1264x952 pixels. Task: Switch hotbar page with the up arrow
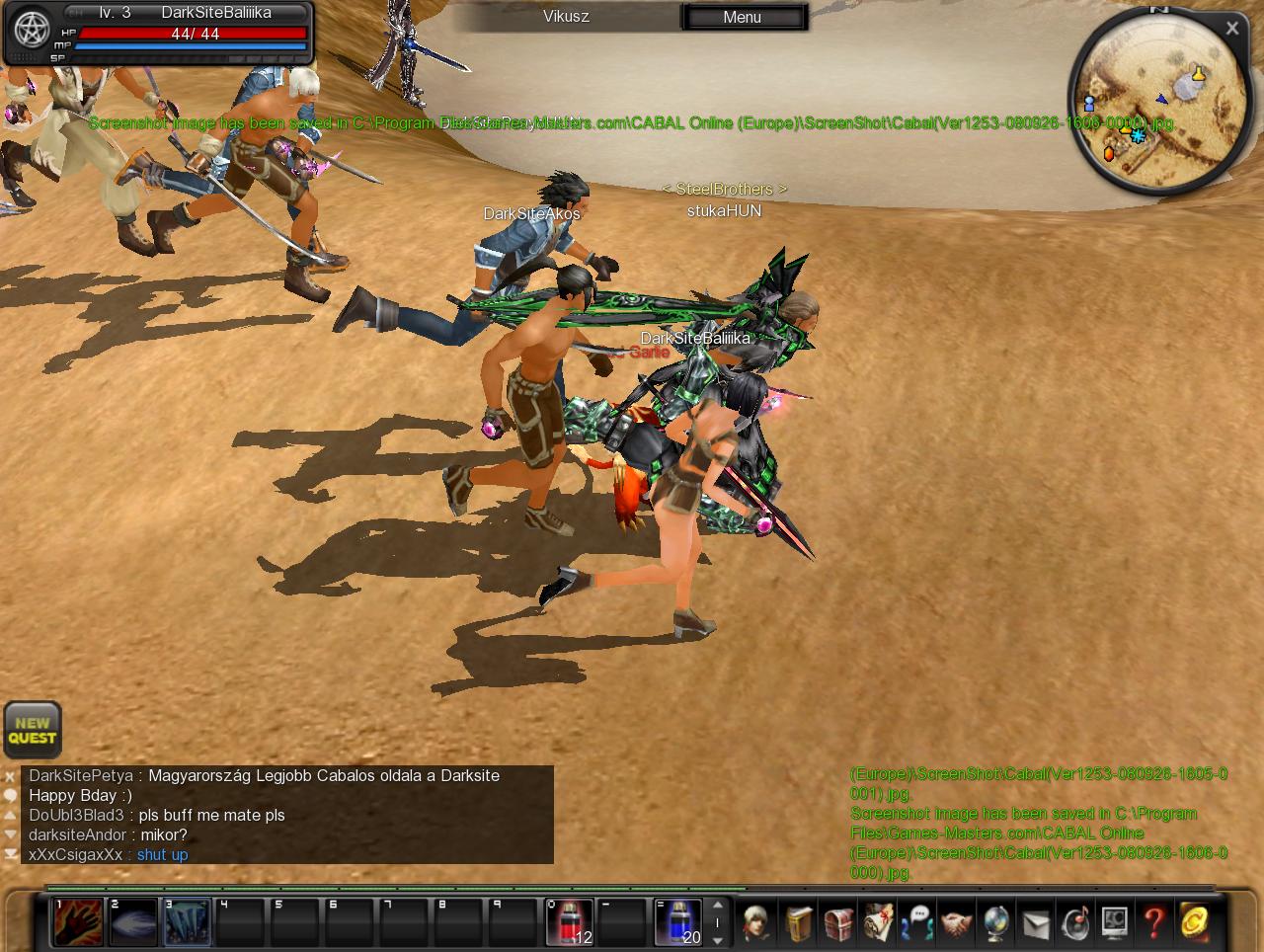tap(718, 905)
